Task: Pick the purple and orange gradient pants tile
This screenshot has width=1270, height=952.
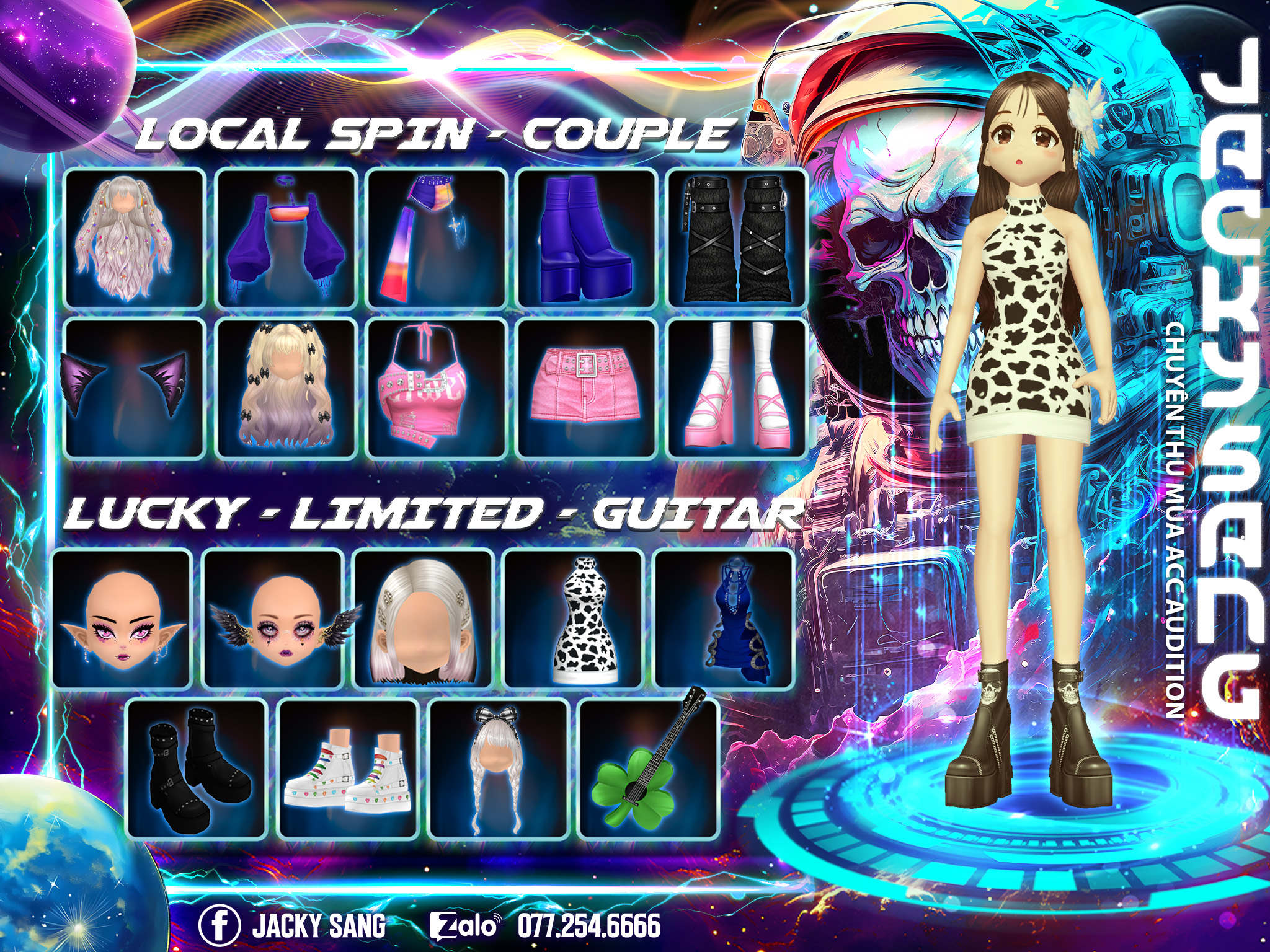Action: pos(437,238)
